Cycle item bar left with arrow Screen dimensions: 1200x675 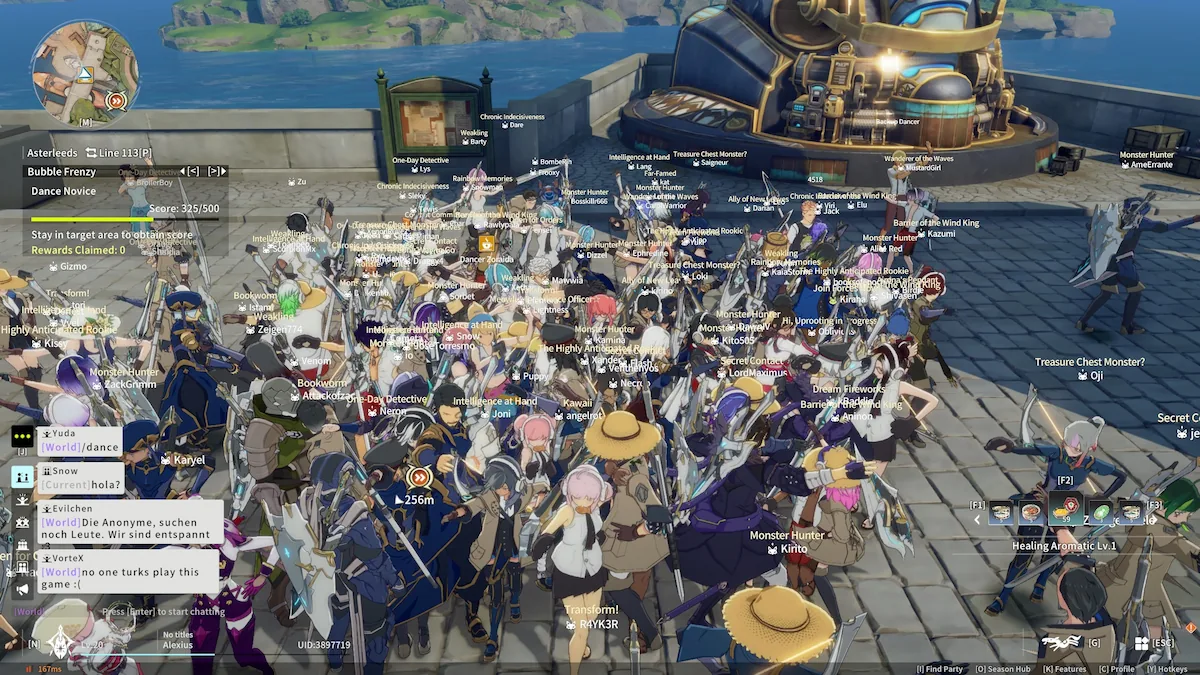coord(978,519)
